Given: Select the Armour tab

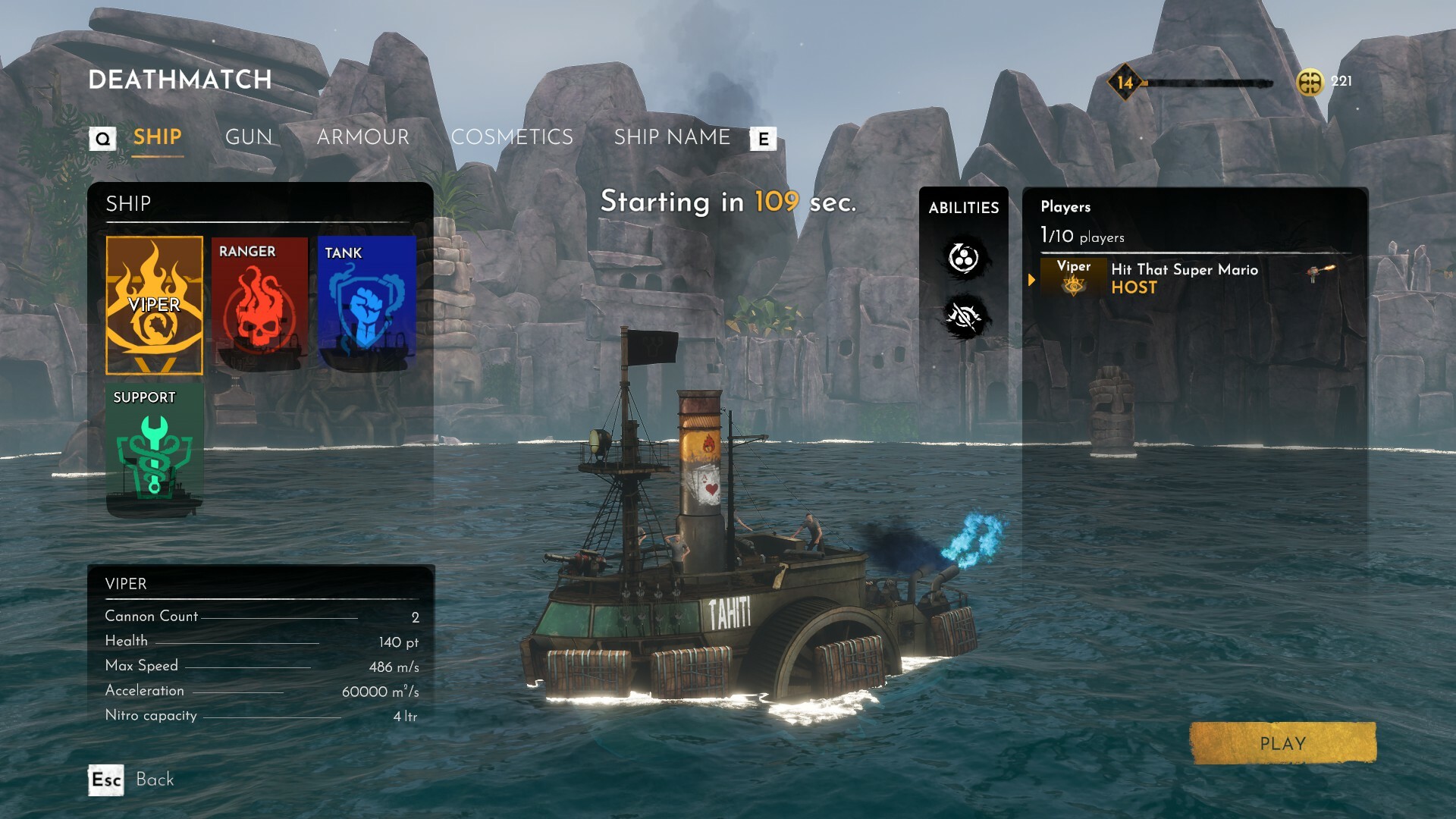Looking at the screenshot, I should [362, 137].
